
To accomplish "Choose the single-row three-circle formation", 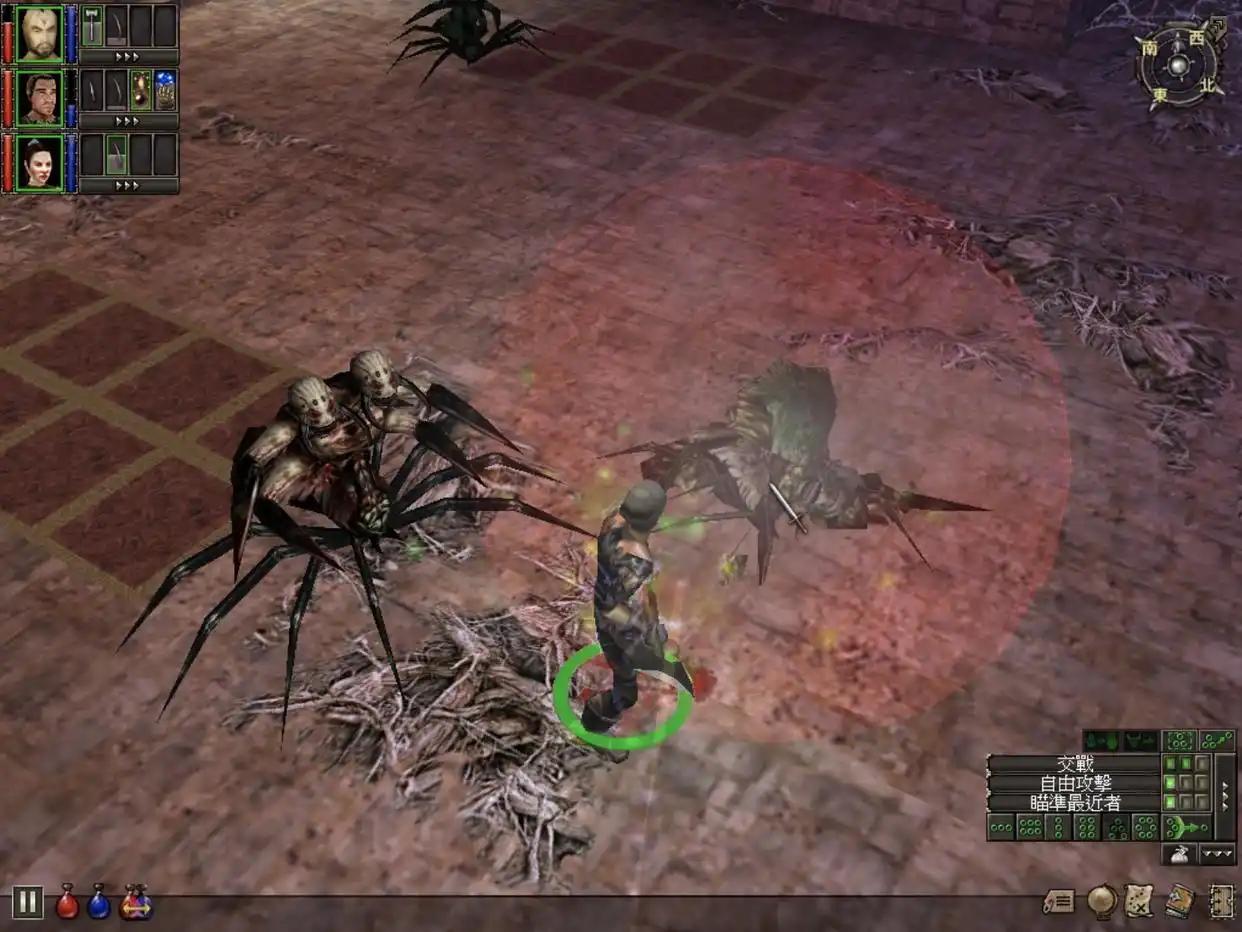I will [x=1001, y=827].
